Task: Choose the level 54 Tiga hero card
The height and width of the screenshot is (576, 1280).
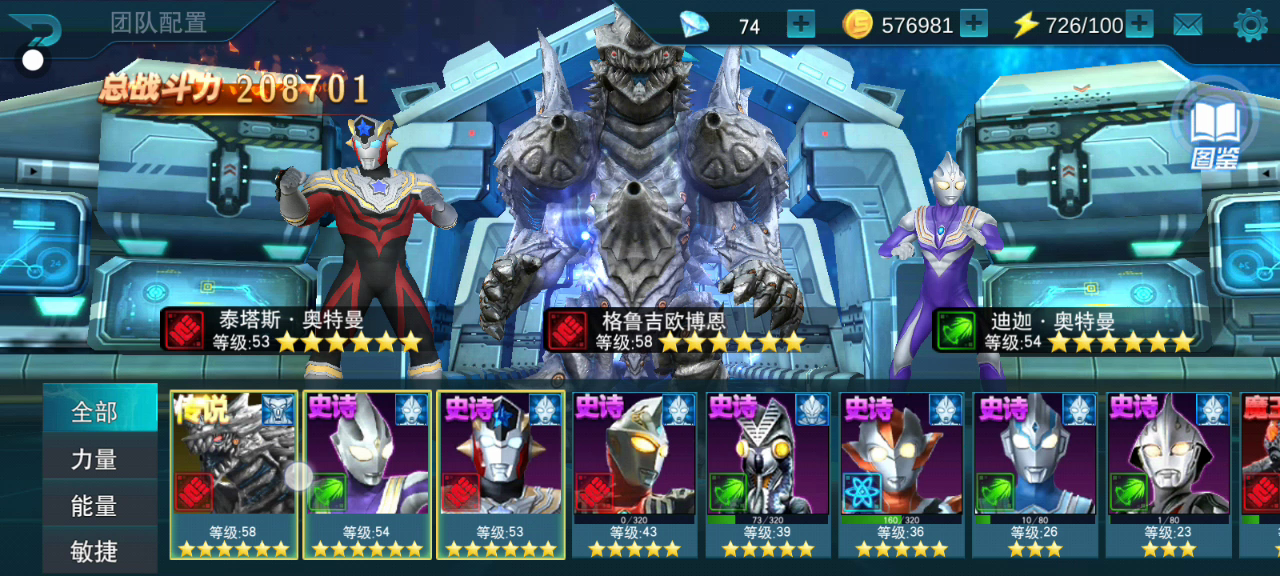Action: (x=367, y=474)
